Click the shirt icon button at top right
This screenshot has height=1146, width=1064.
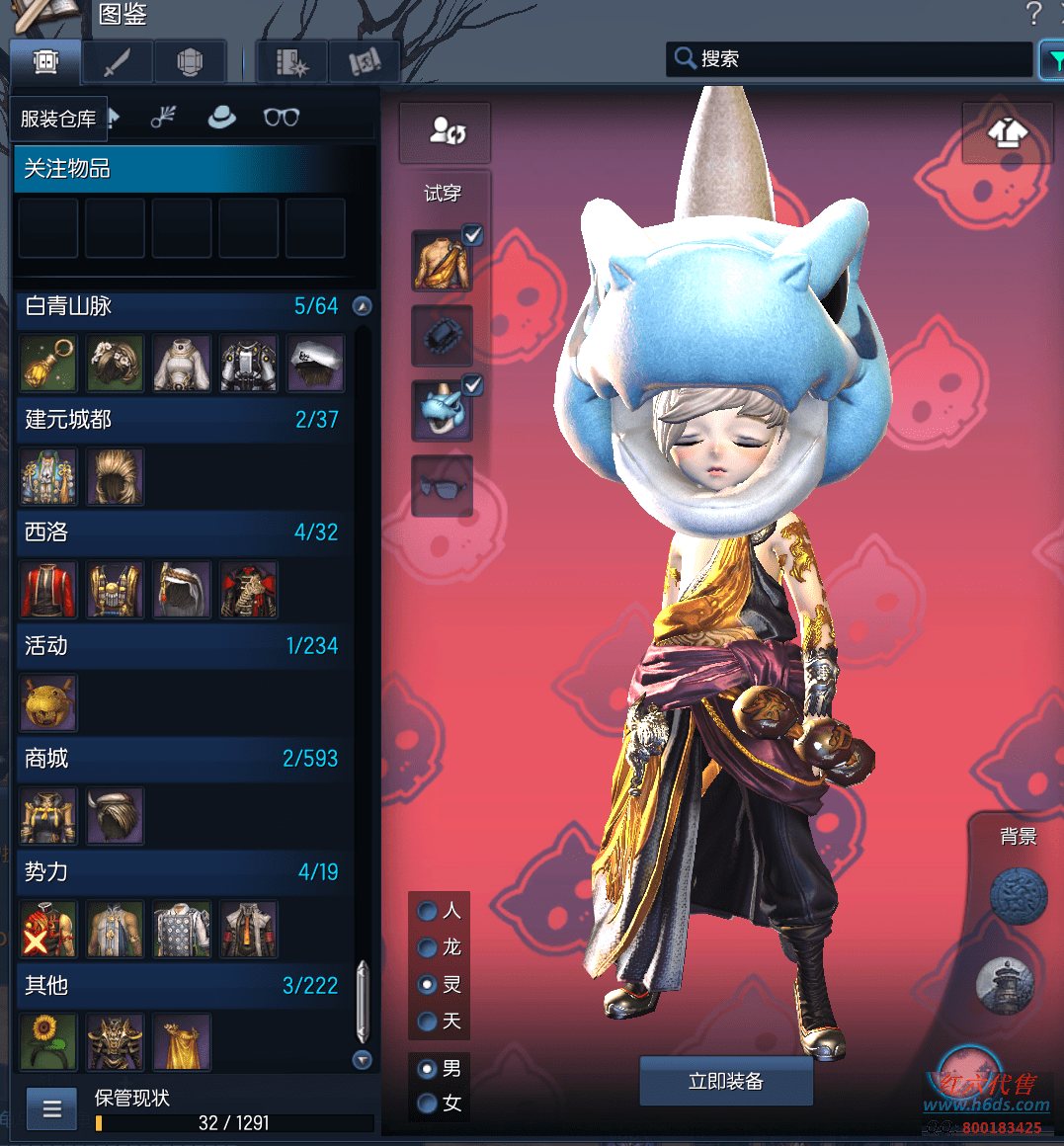coord(1007,133)
